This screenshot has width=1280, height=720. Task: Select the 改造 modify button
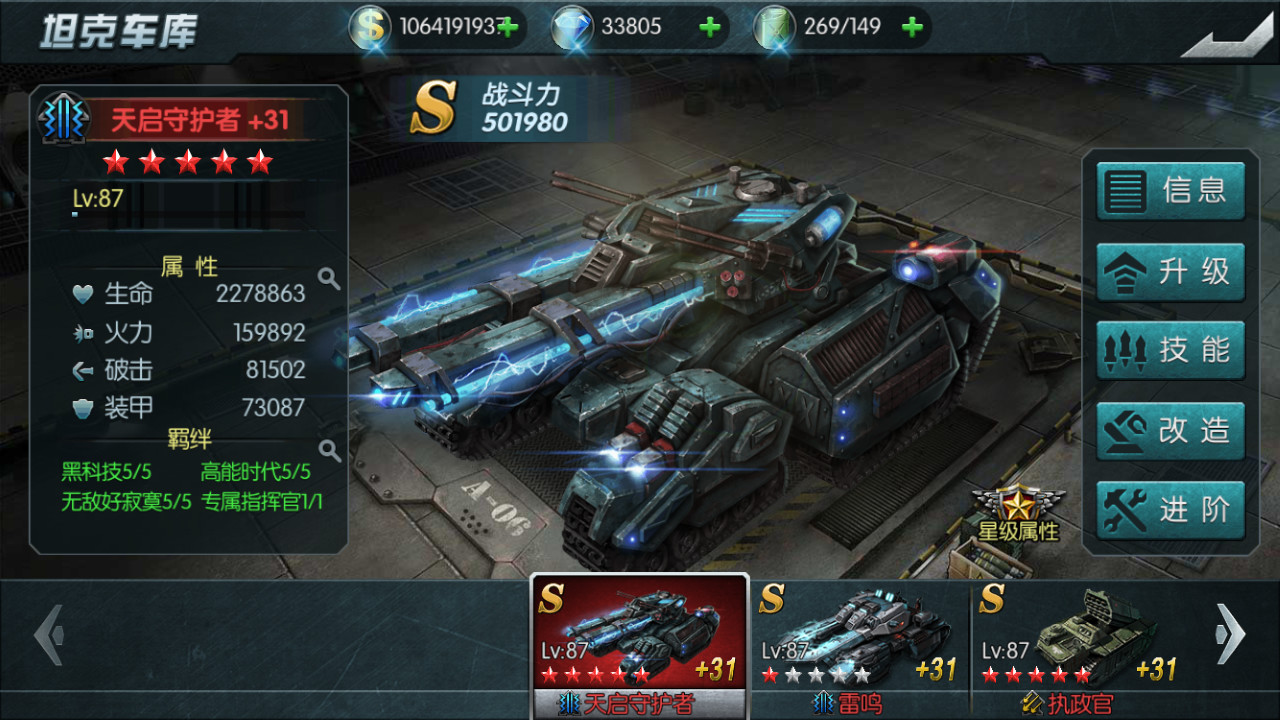pos(1170,431)
